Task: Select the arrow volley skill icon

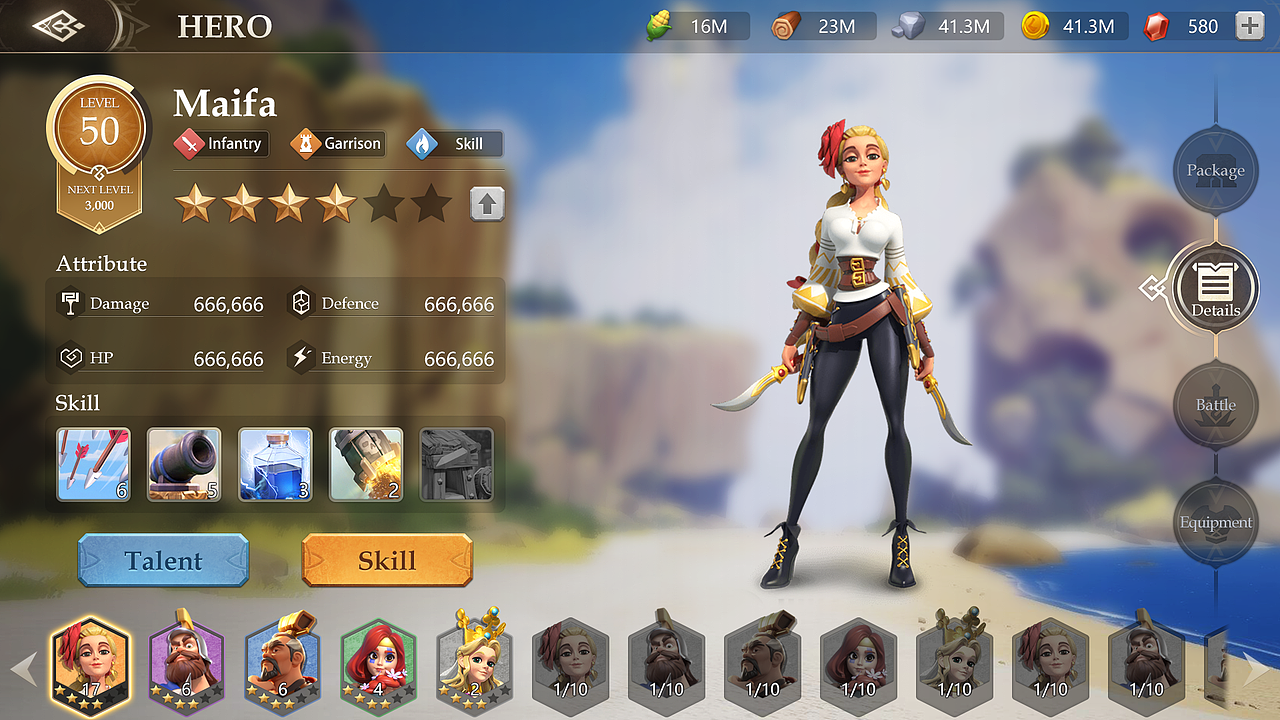Action: click(x=93, y=465)
